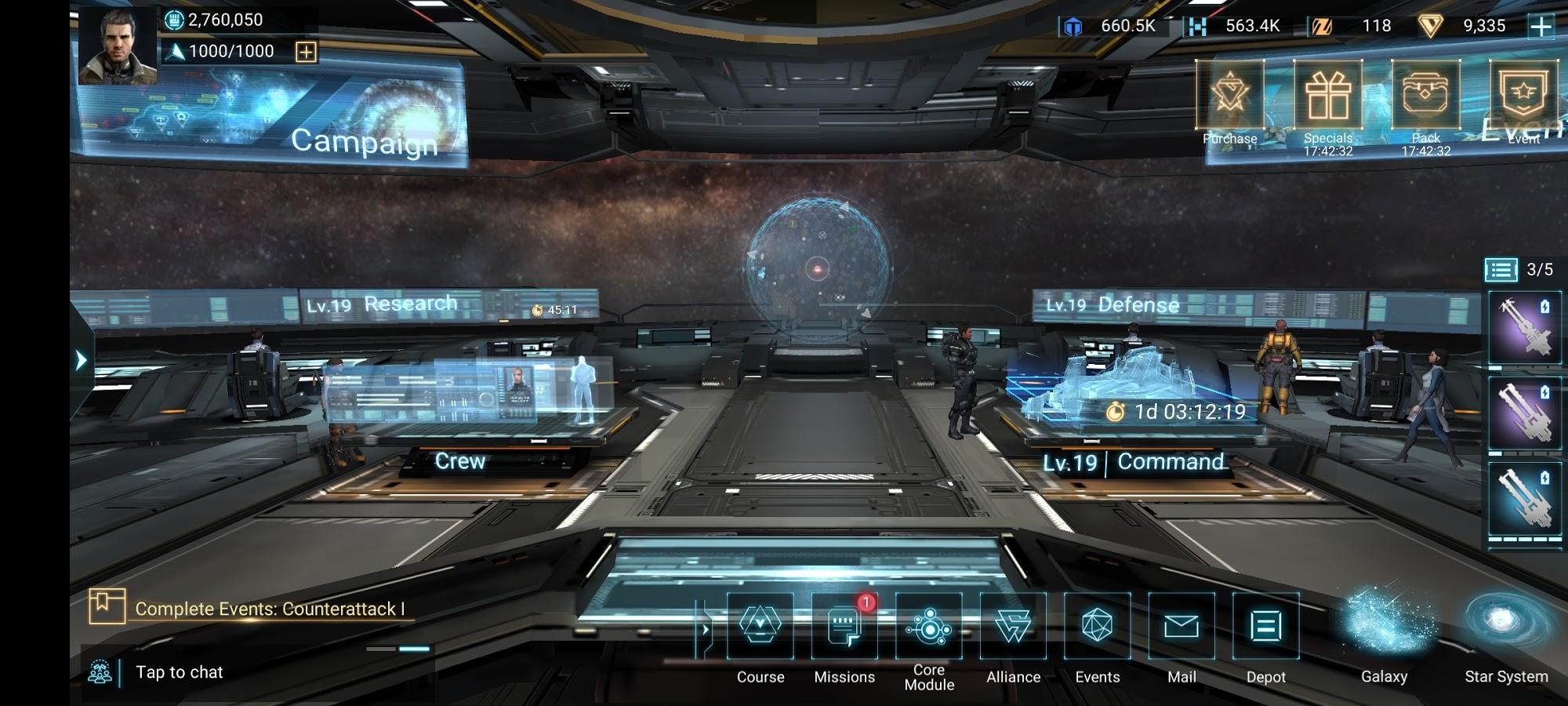
Task: Open the Missions menu
Action: 844,627
